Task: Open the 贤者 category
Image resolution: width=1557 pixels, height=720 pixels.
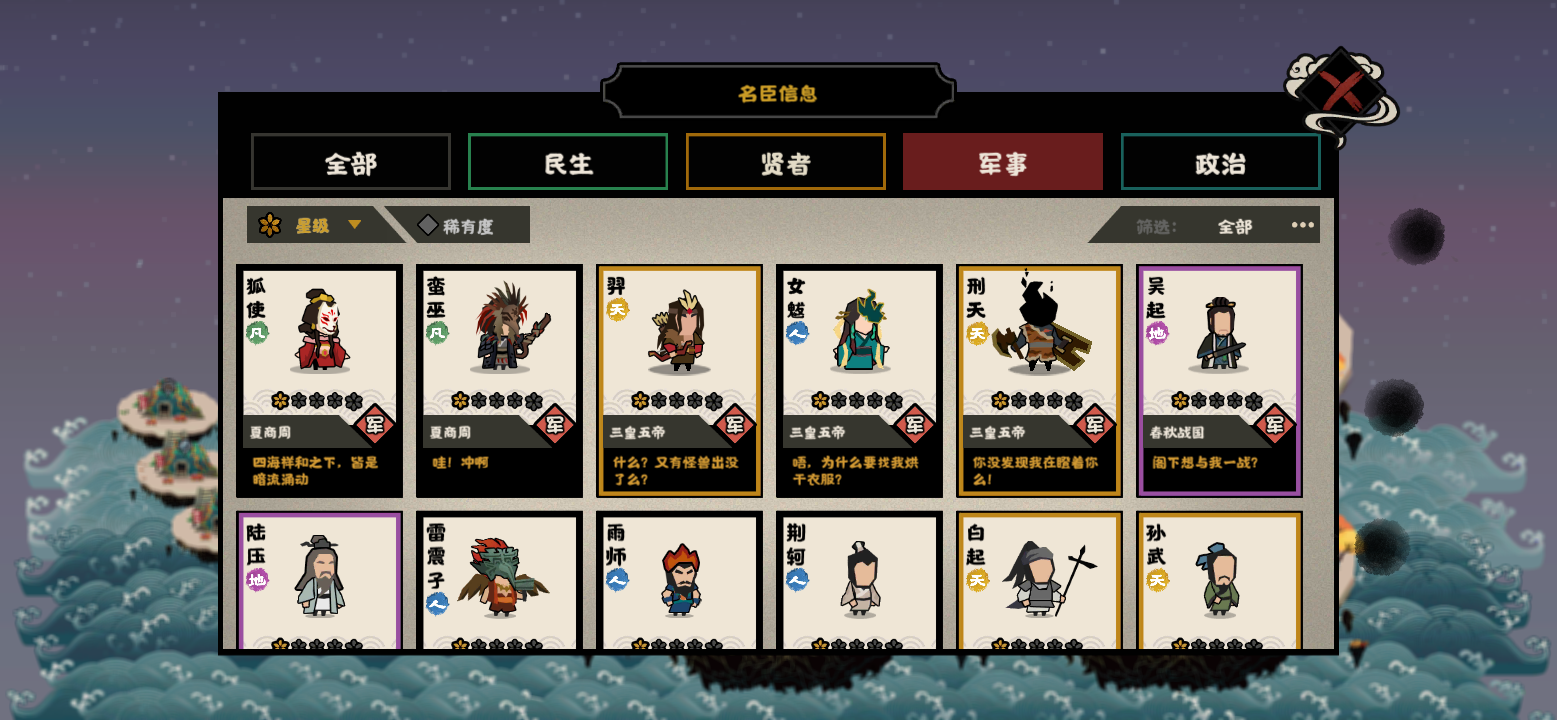Action: 785,161
